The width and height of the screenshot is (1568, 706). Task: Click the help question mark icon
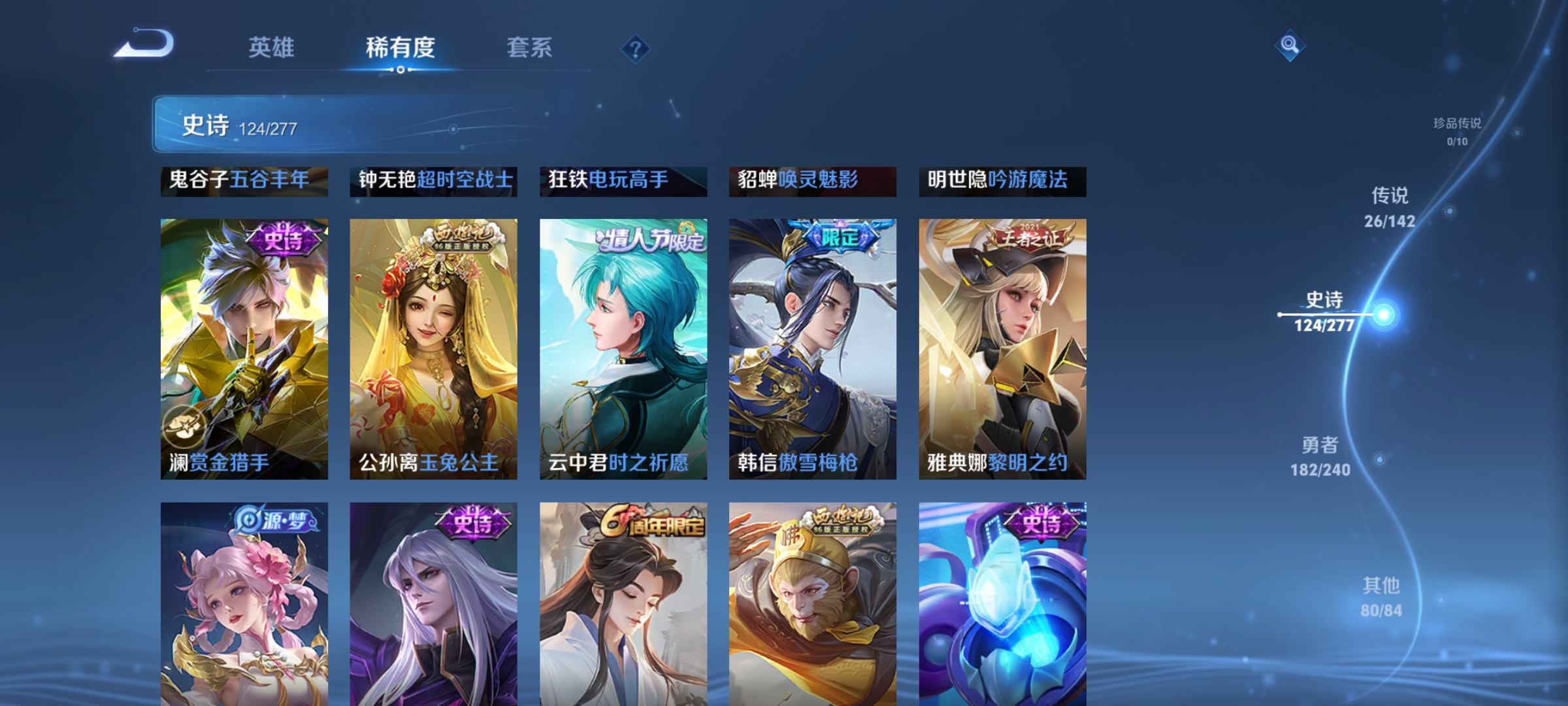click(638, 48)
